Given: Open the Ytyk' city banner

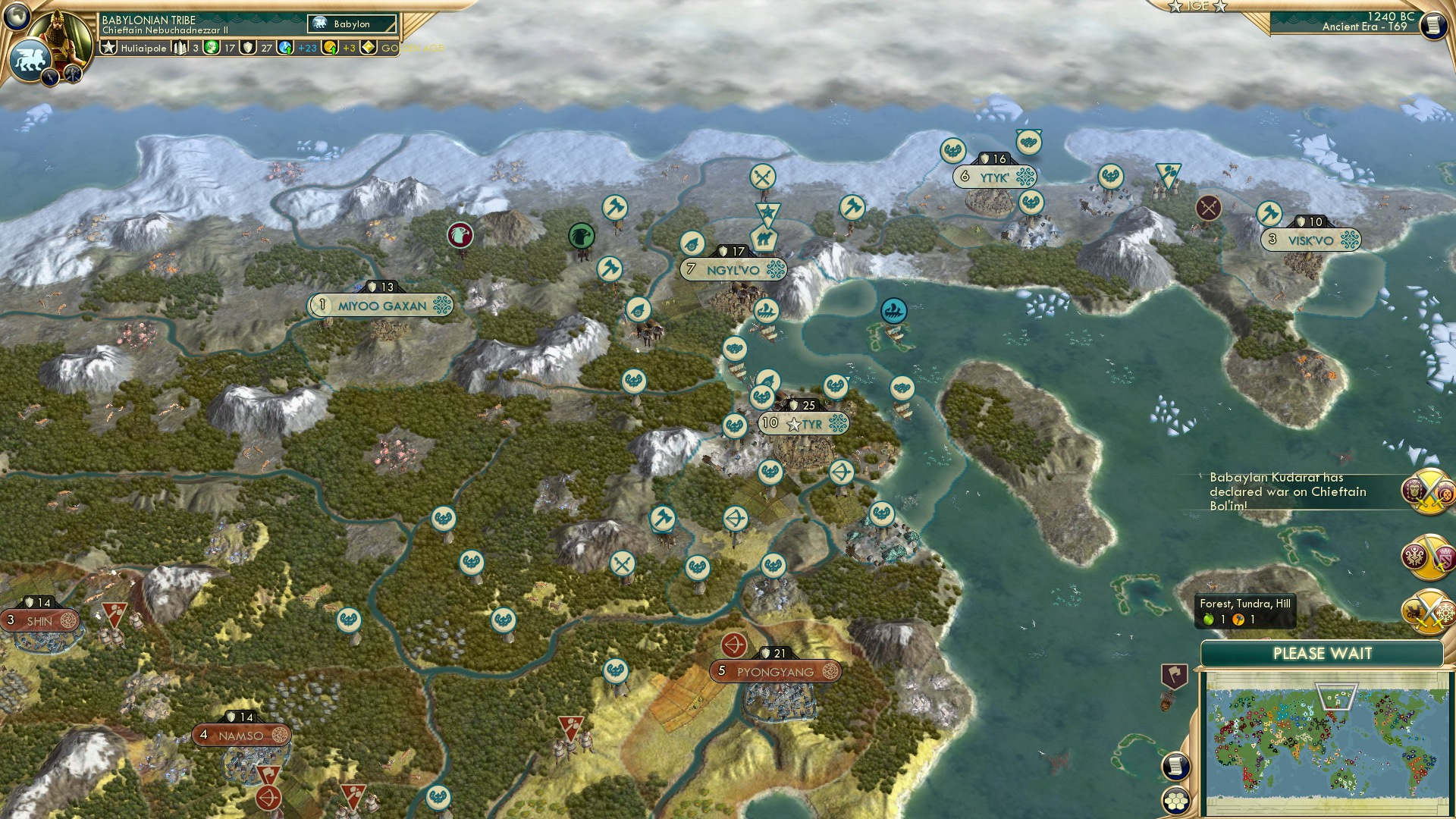Looking at the screenshot, I should (x=994, y=177).
